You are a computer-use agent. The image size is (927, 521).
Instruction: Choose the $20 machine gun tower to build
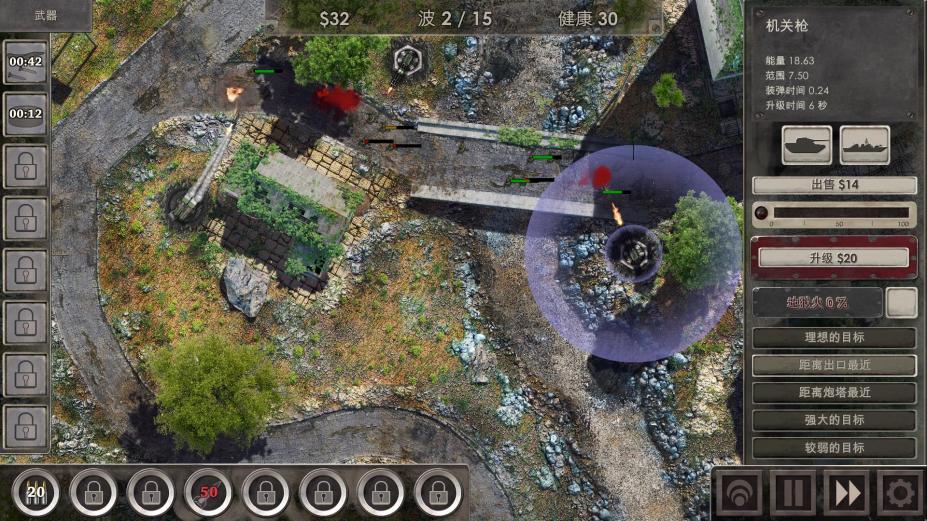click(36, 491)
